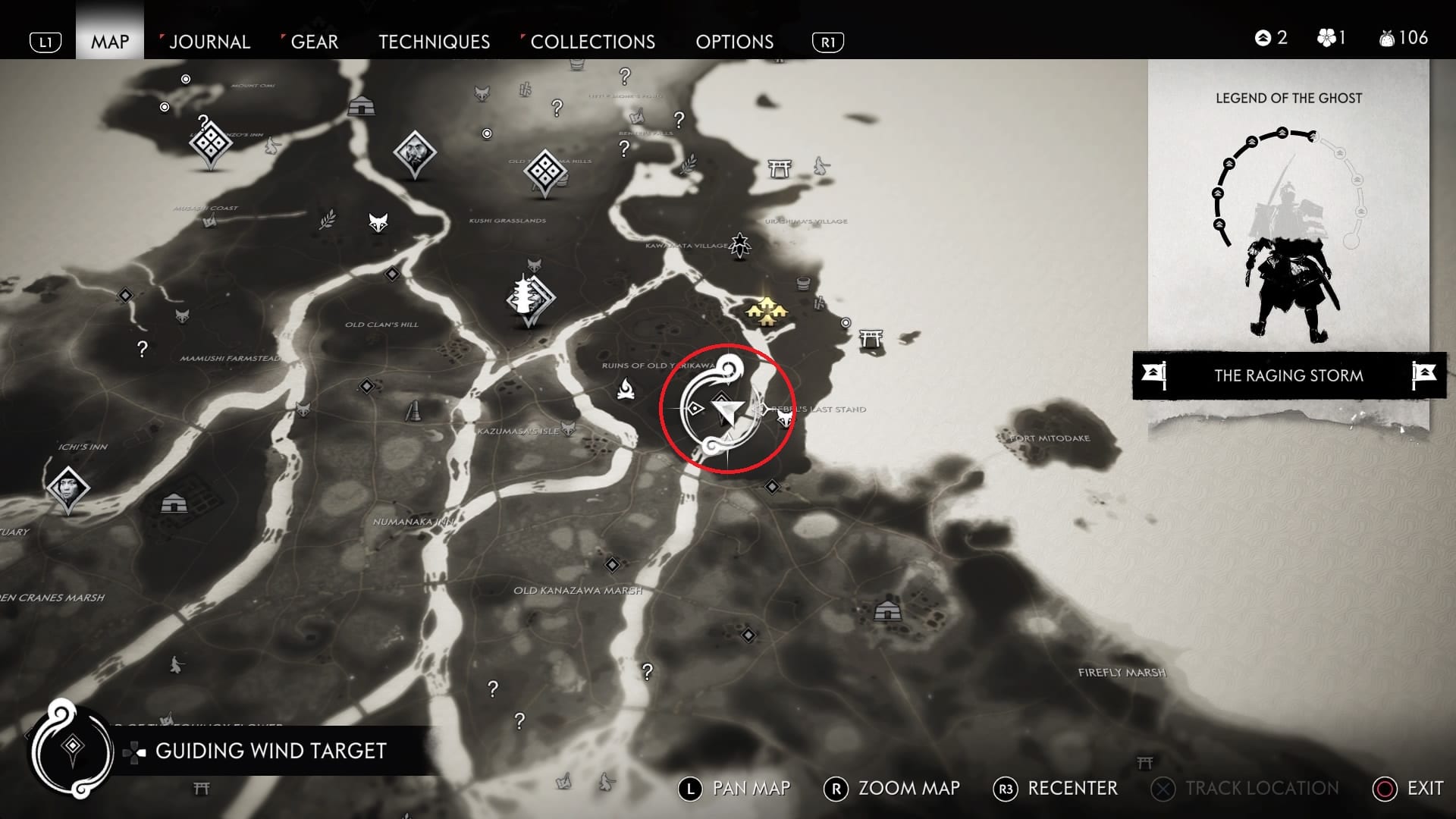Switch to the Journal tab

(x=209, y=42)
